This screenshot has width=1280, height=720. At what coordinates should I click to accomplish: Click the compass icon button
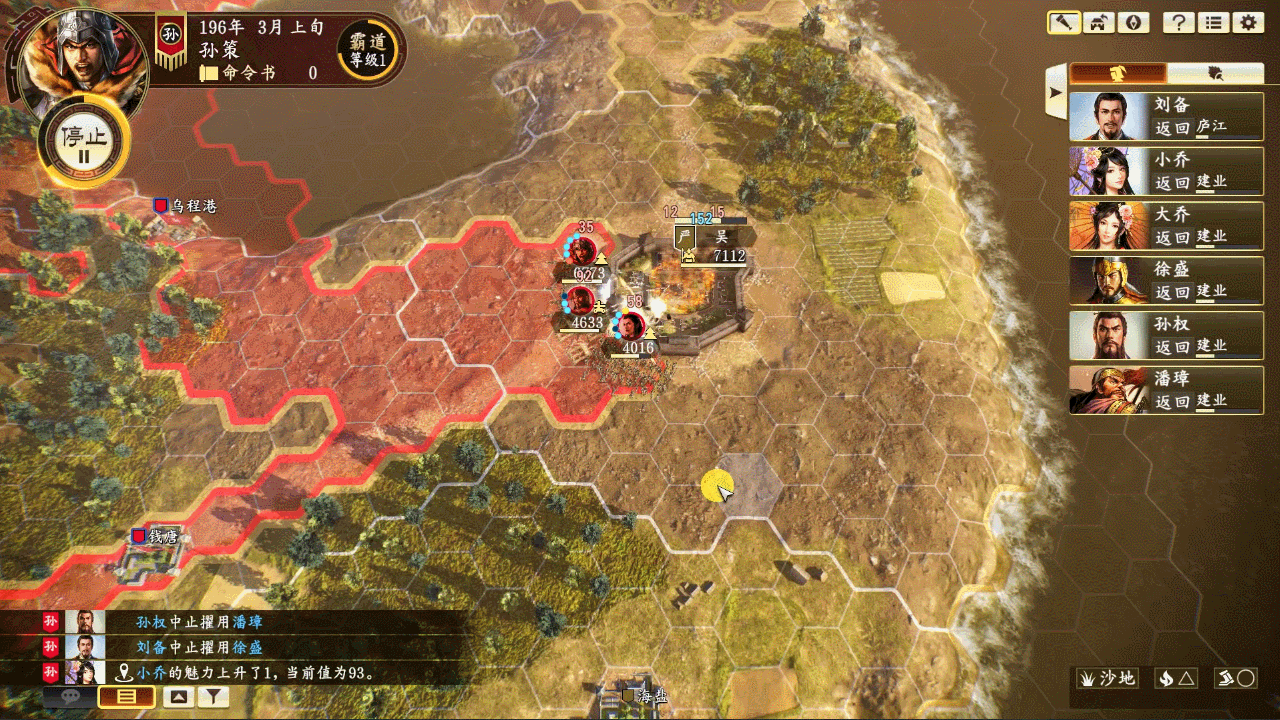[1132, 23]
